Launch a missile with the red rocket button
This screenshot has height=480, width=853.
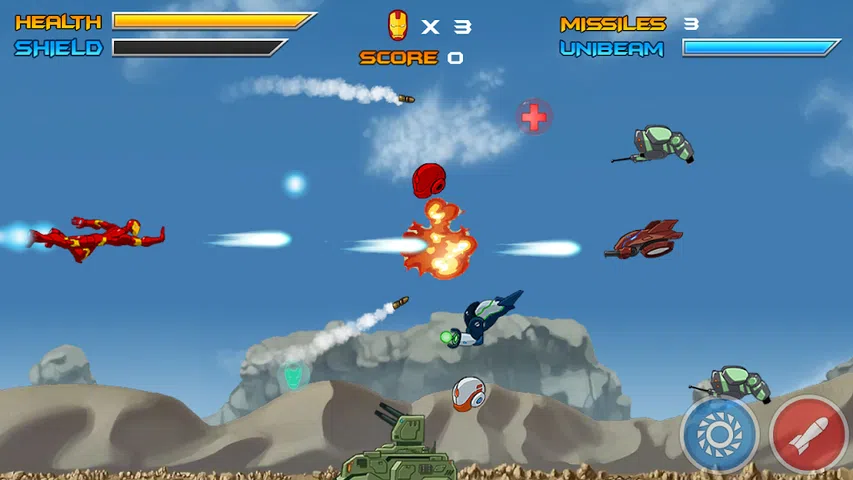(809, 436)
